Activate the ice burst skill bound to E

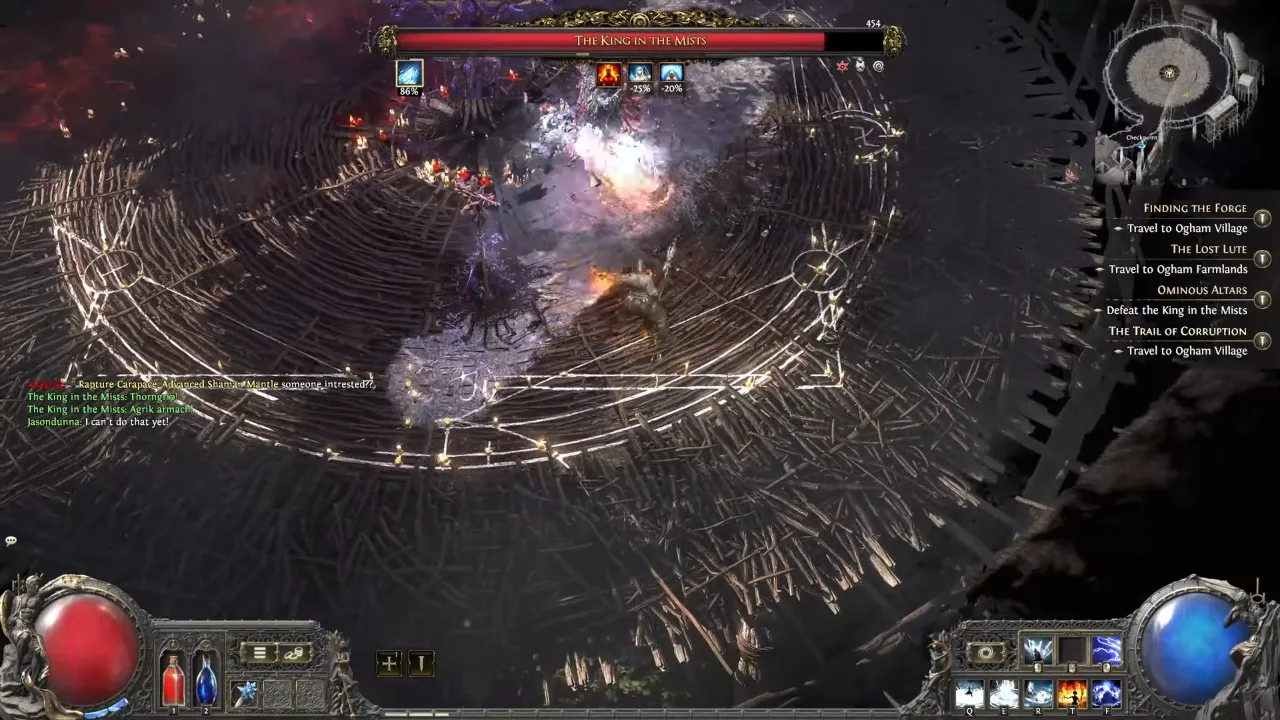coord(1003,692)
